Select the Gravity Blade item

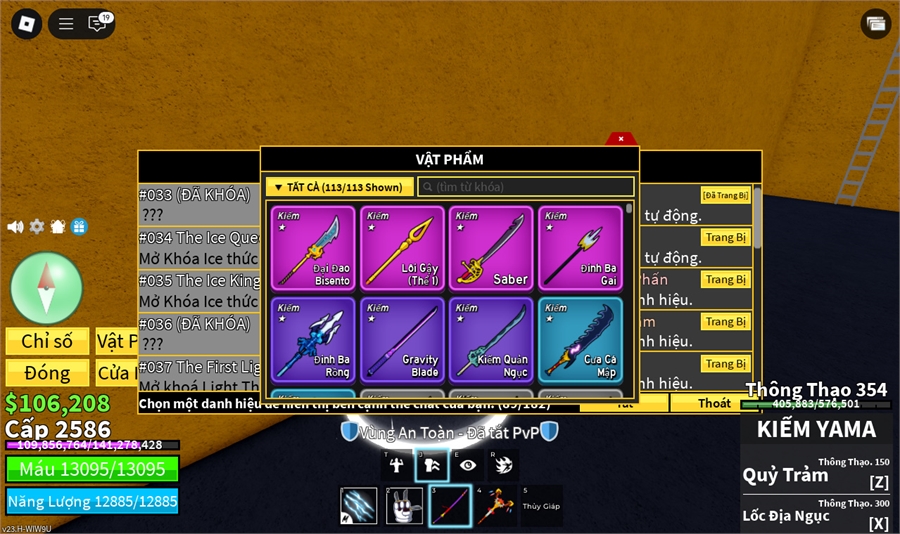402,339
